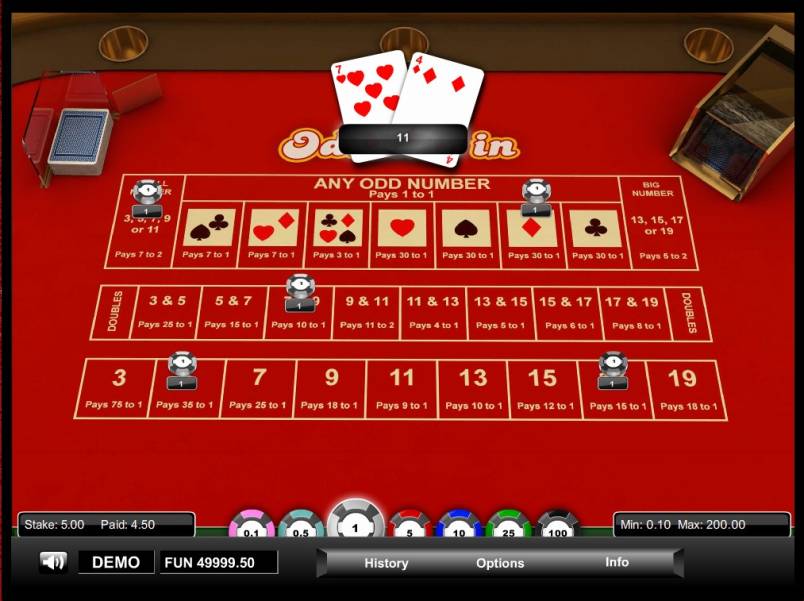
Task: Open the Options menu
Action: (500, 563)
